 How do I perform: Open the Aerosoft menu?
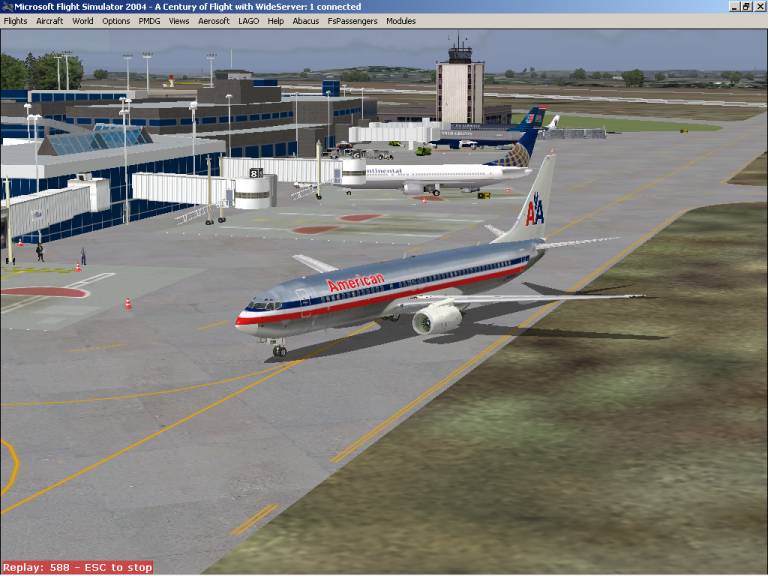[x=214, y=20]
